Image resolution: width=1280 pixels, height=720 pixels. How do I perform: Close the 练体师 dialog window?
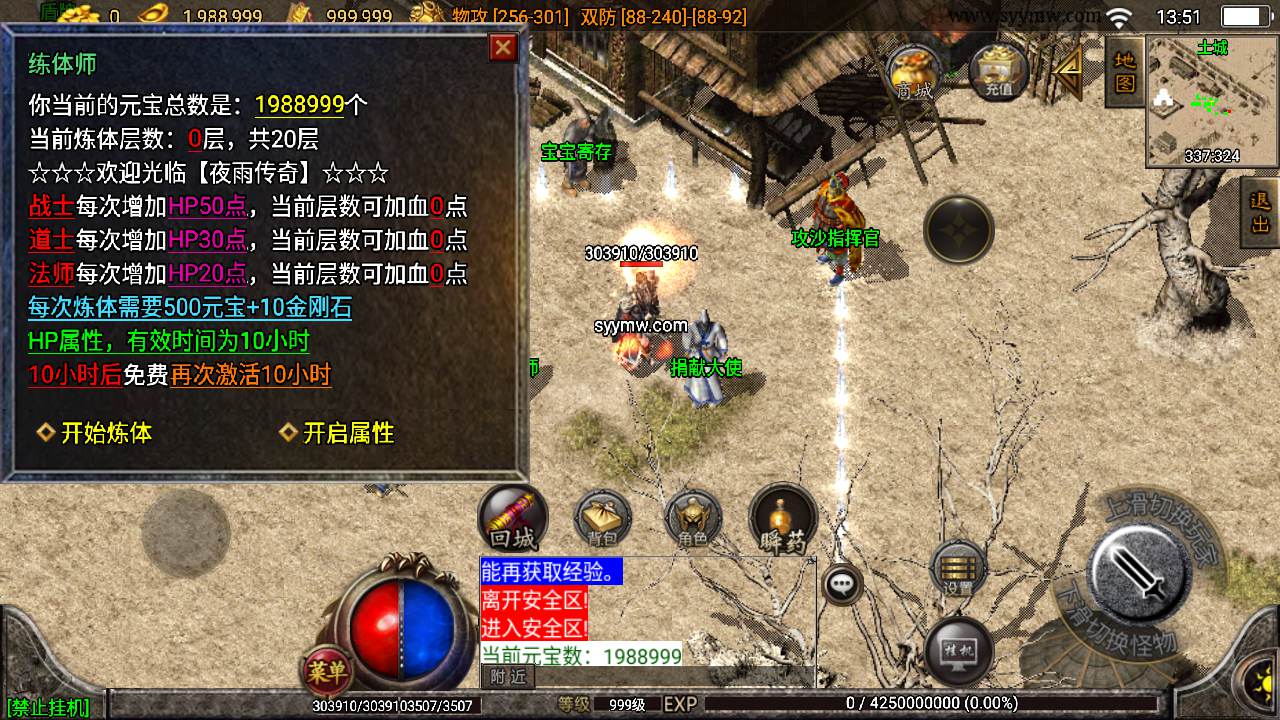pyautogui.click(x=503, y=48)
